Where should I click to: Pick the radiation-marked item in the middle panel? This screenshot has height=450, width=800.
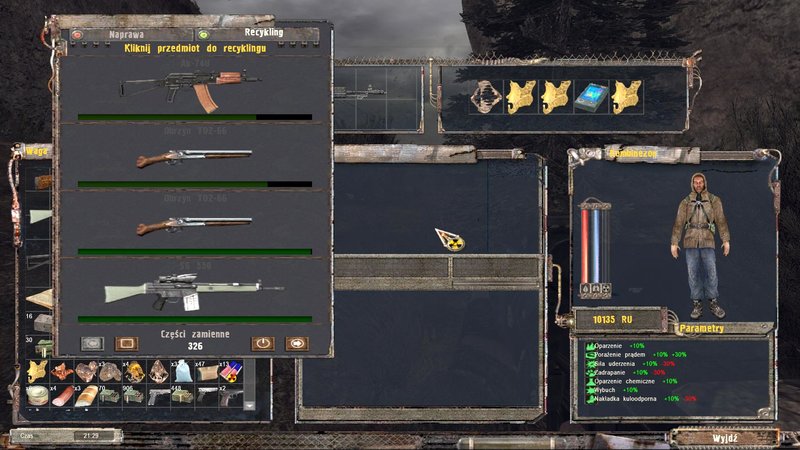450,239
